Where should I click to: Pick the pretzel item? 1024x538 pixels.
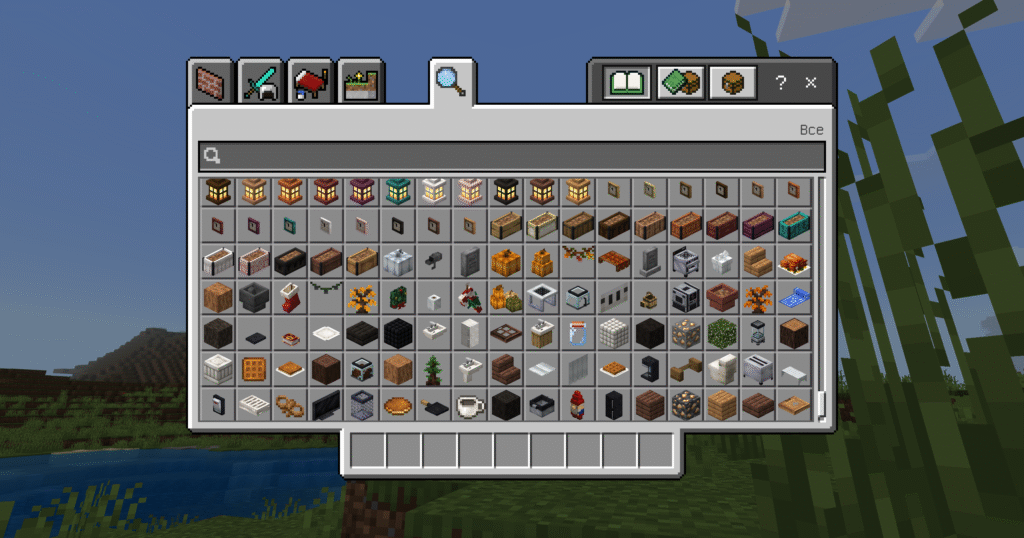(x=289, y=405)
